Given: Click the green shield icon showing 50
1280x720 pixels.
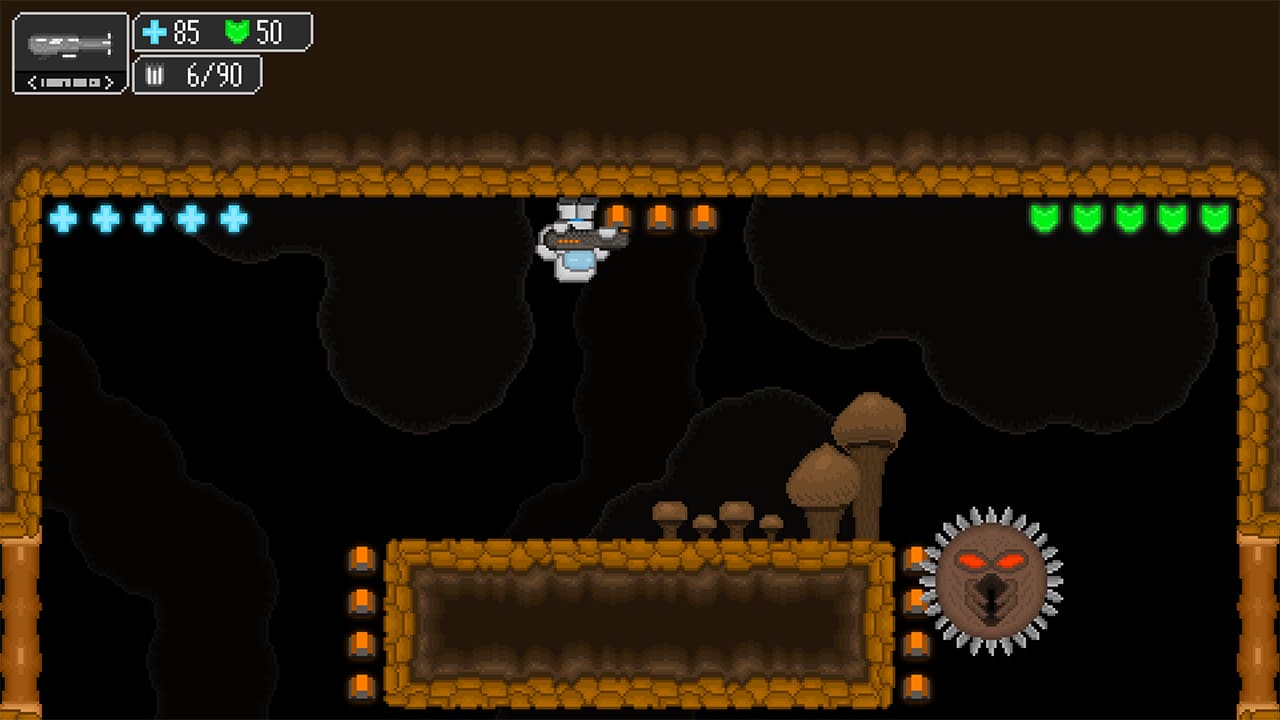Looking at the screenshot, I should 235,33.
